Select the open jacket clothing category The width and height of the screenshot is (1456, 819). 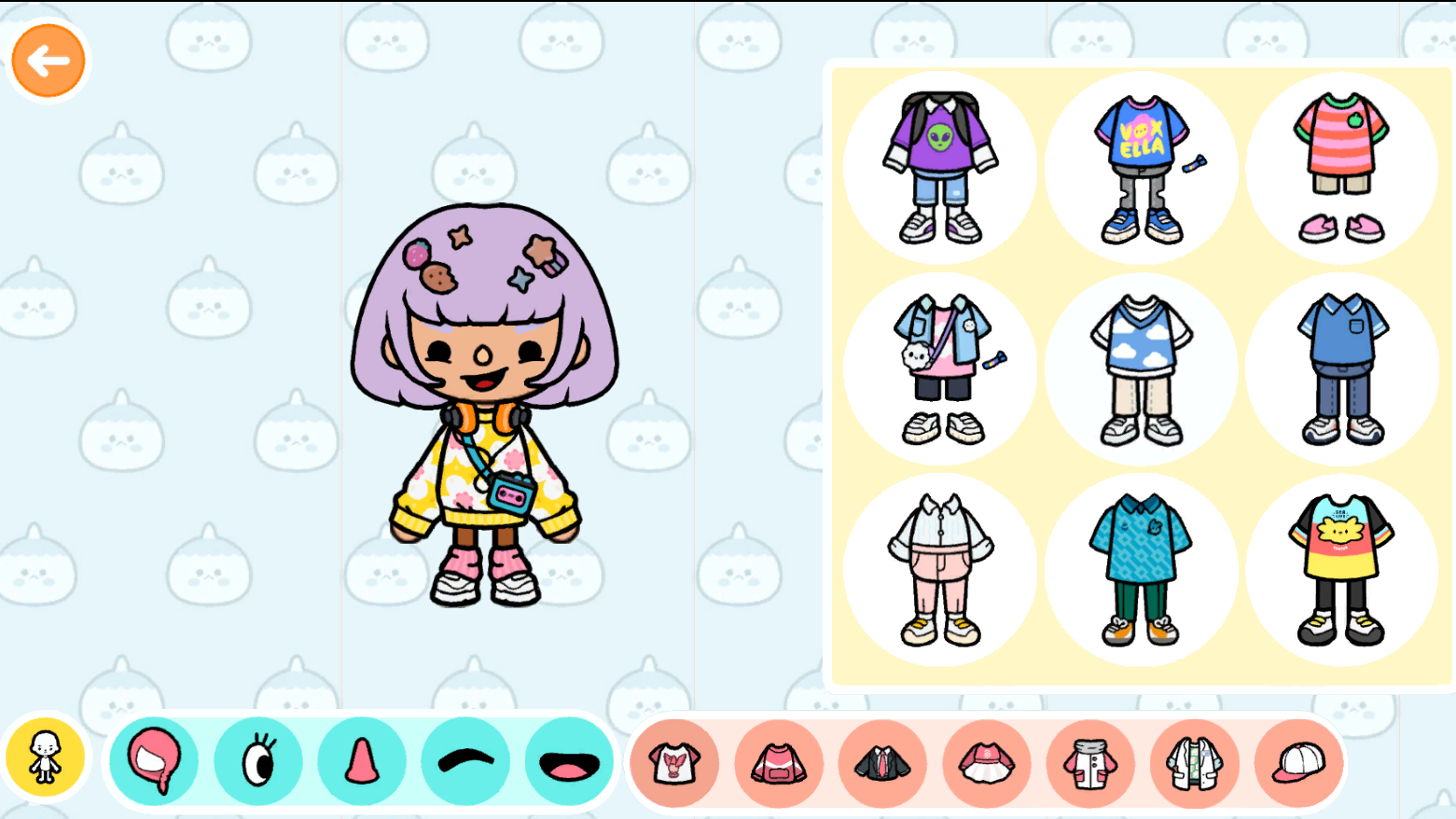click(1192, 761)
